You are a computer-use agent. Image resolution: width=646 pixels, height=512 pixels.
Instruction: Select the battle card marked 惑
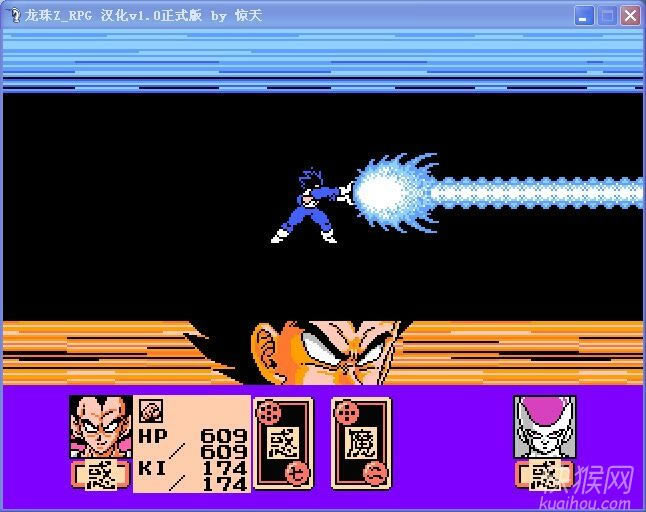[x=283, y=443]
